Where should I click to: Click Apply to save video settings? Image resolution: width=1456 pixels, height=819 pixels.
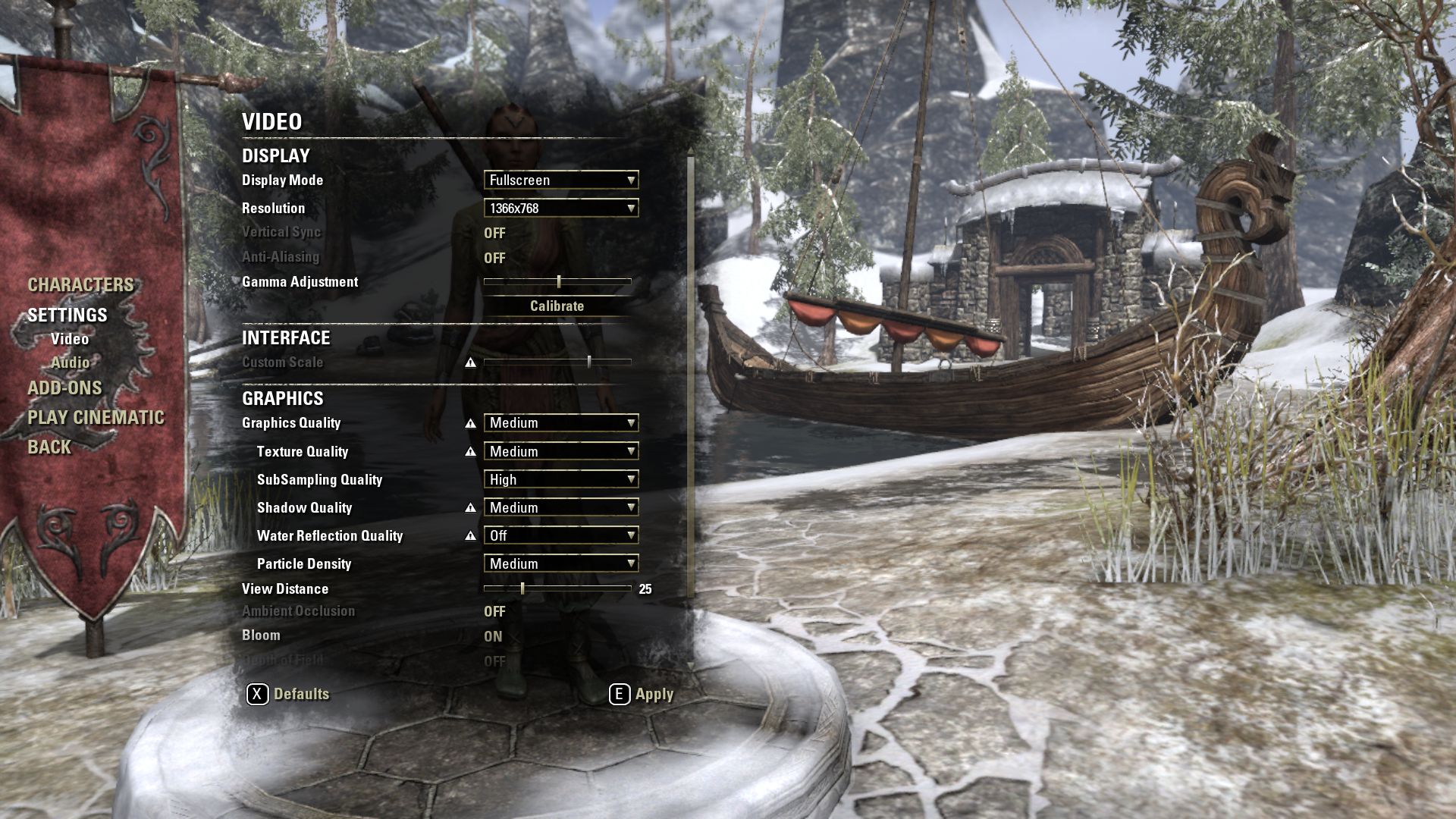tap(642, 694)
